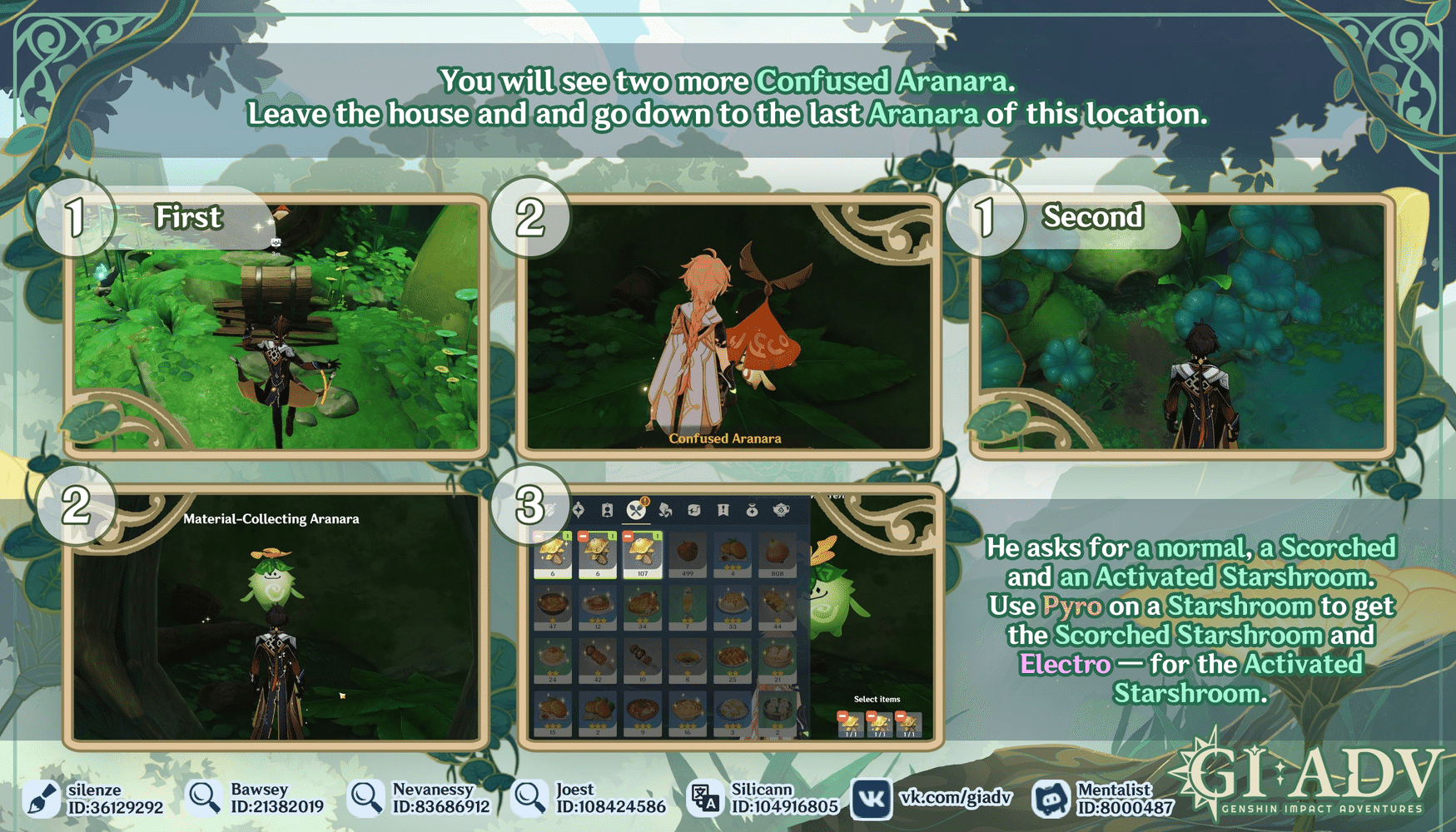Click the Select items 1/1 slot on the left
1456x832 pixels.
851,726
